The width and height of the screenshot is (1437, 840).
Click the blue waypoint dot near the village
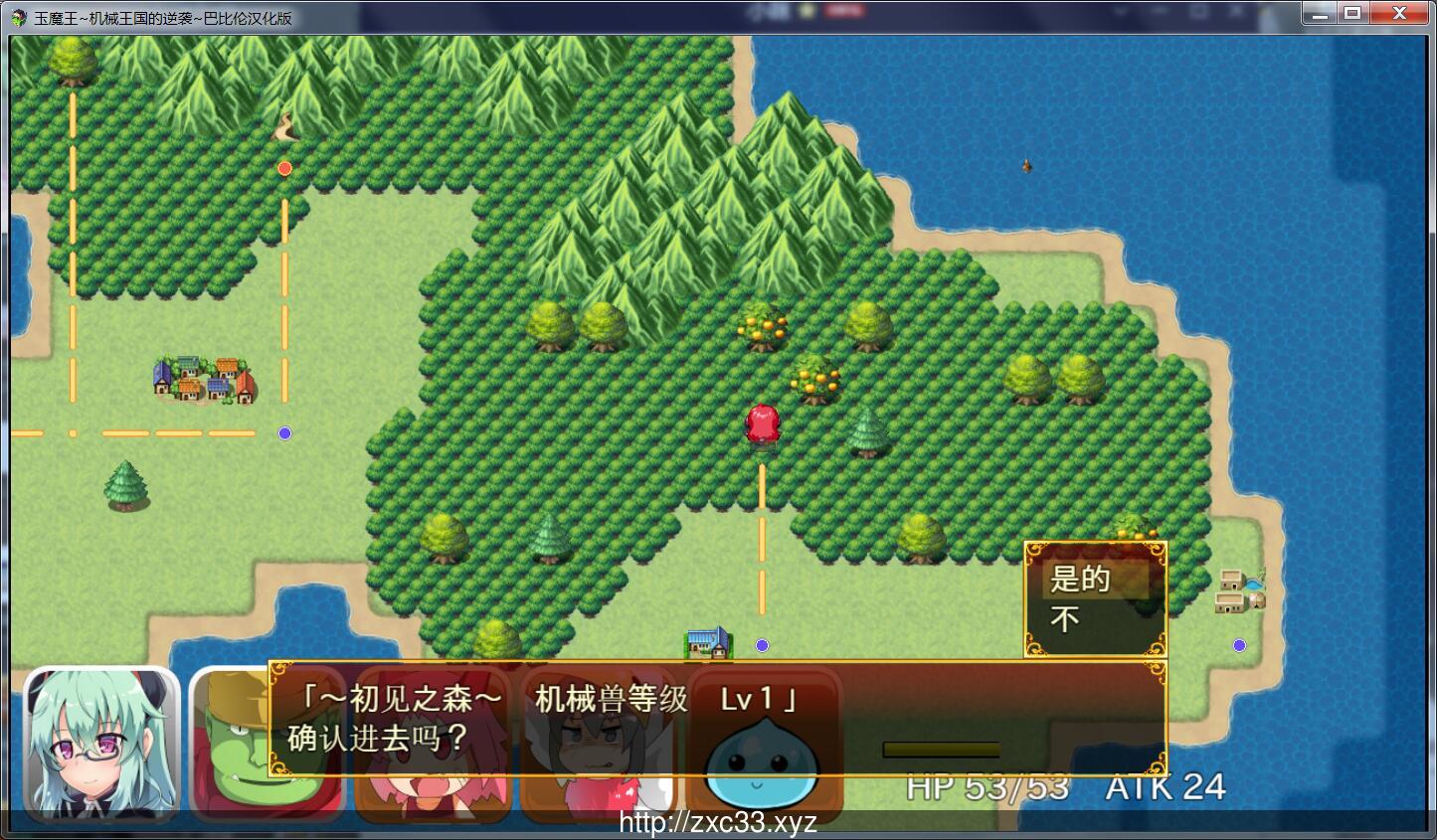pyautogui.click(x=285, y=432)
